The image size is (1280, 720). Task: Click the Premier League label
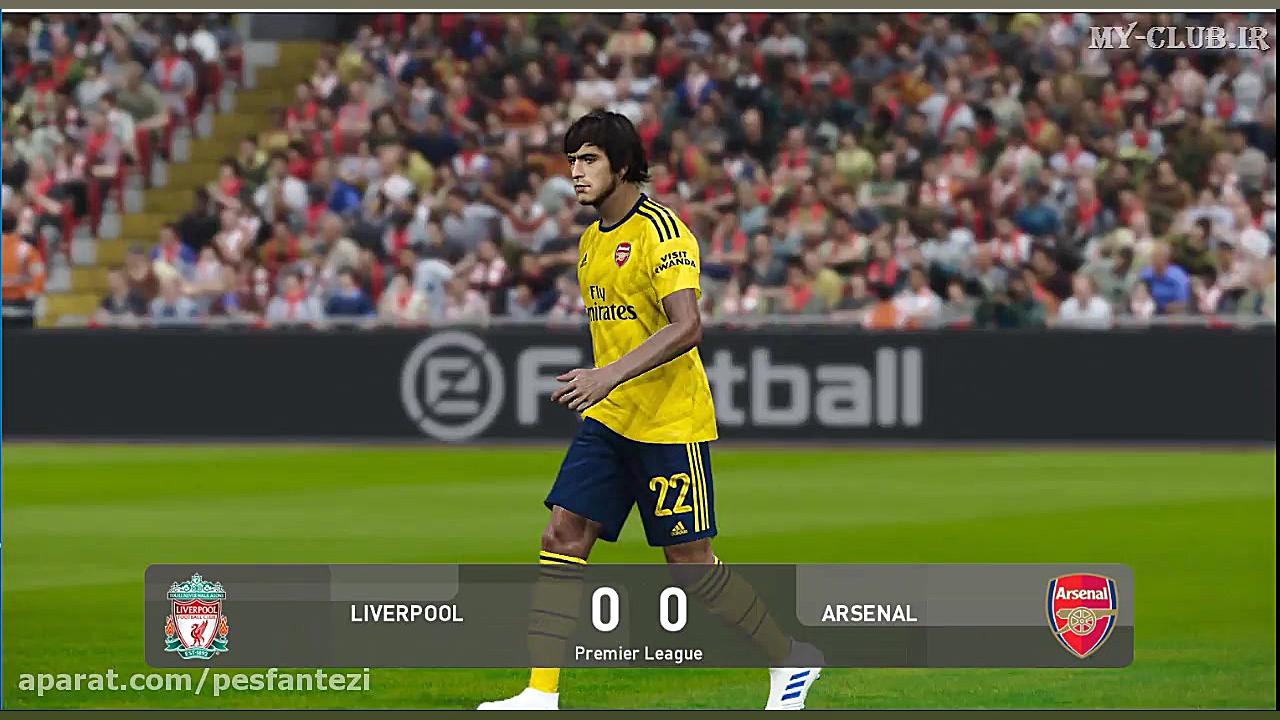point(639,654)
